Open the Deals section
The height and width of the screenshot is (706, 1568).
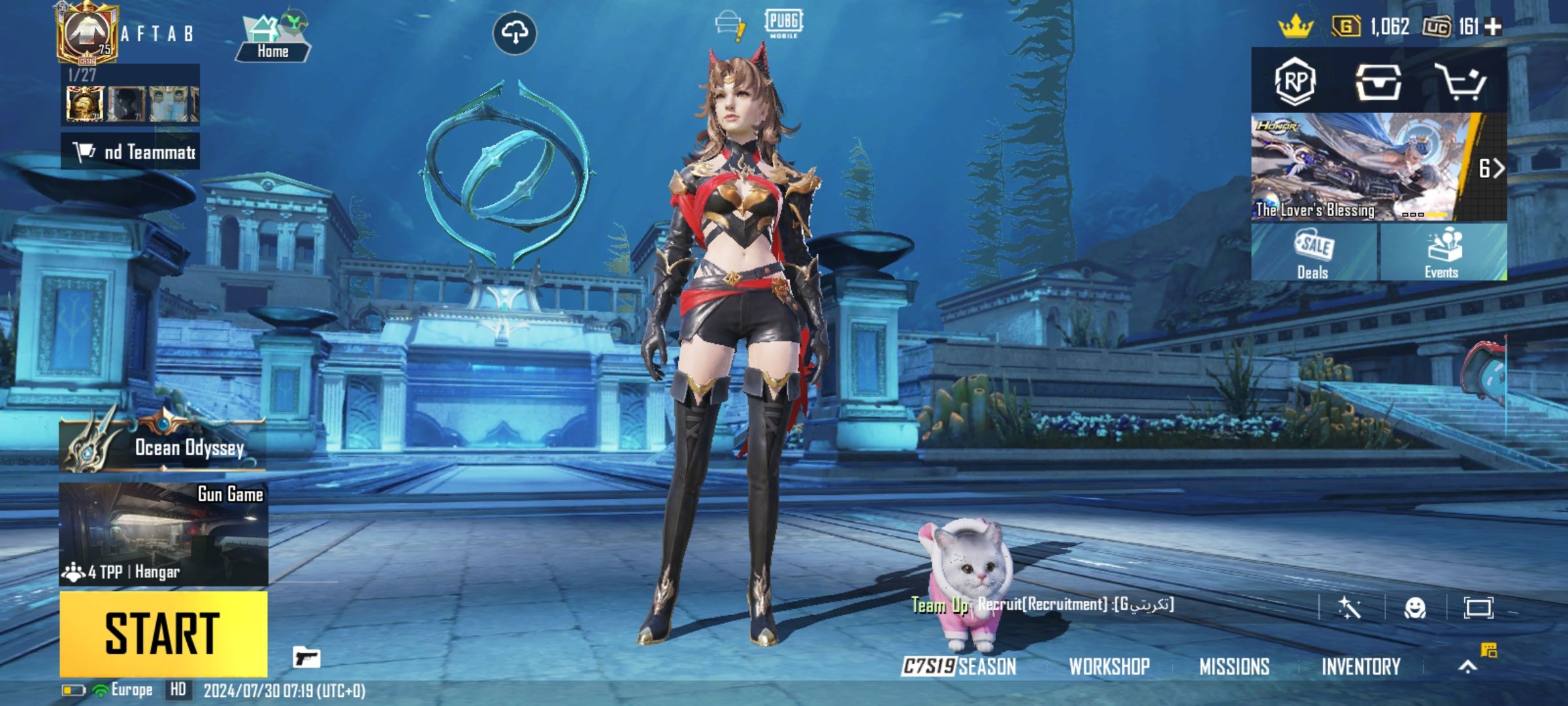click(x=1314, y=253)
